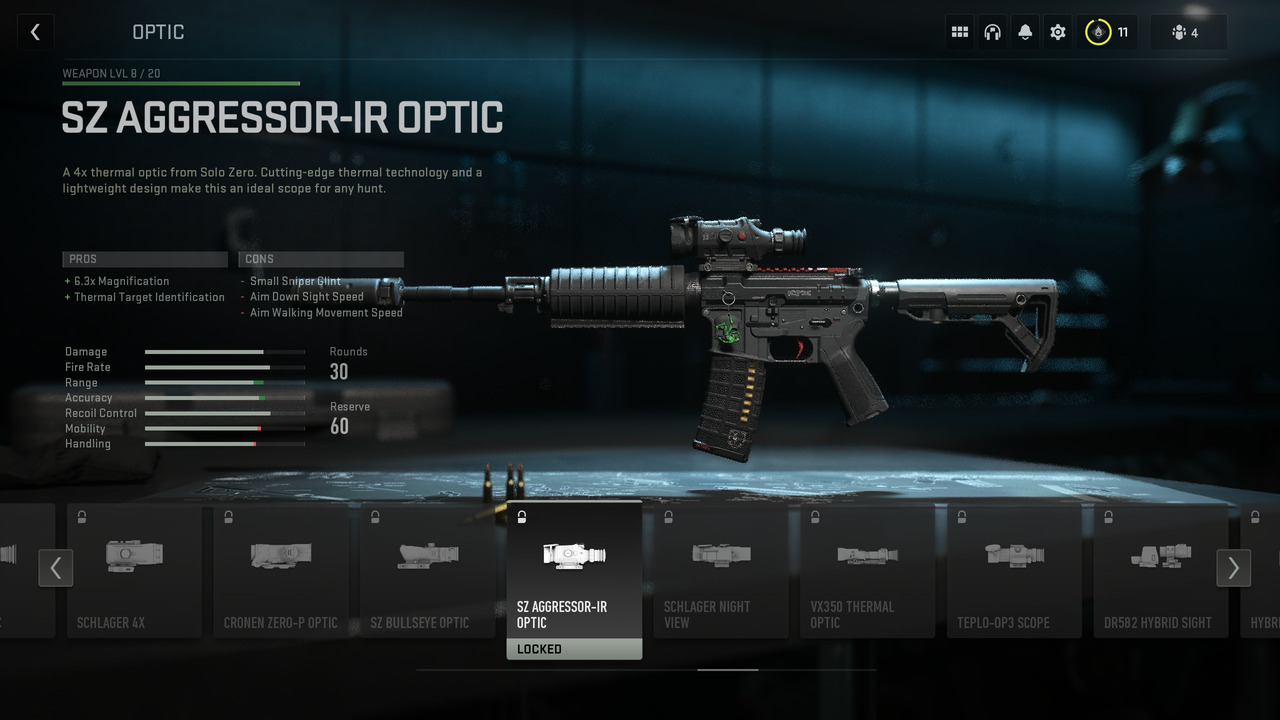The image size is (1280, 720).
Task: Open the settings gear
Action: [1057, 31]
